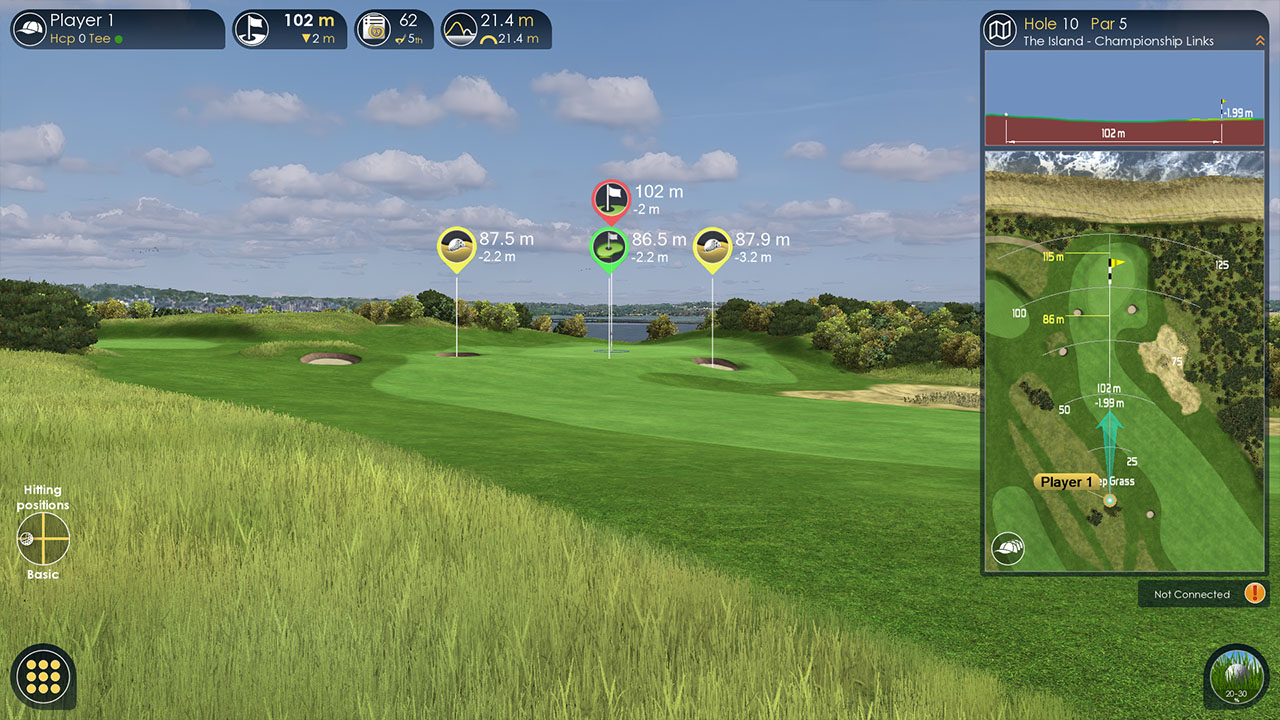
Task: Select the red pin flag target marker
Action: click(610, 199)
